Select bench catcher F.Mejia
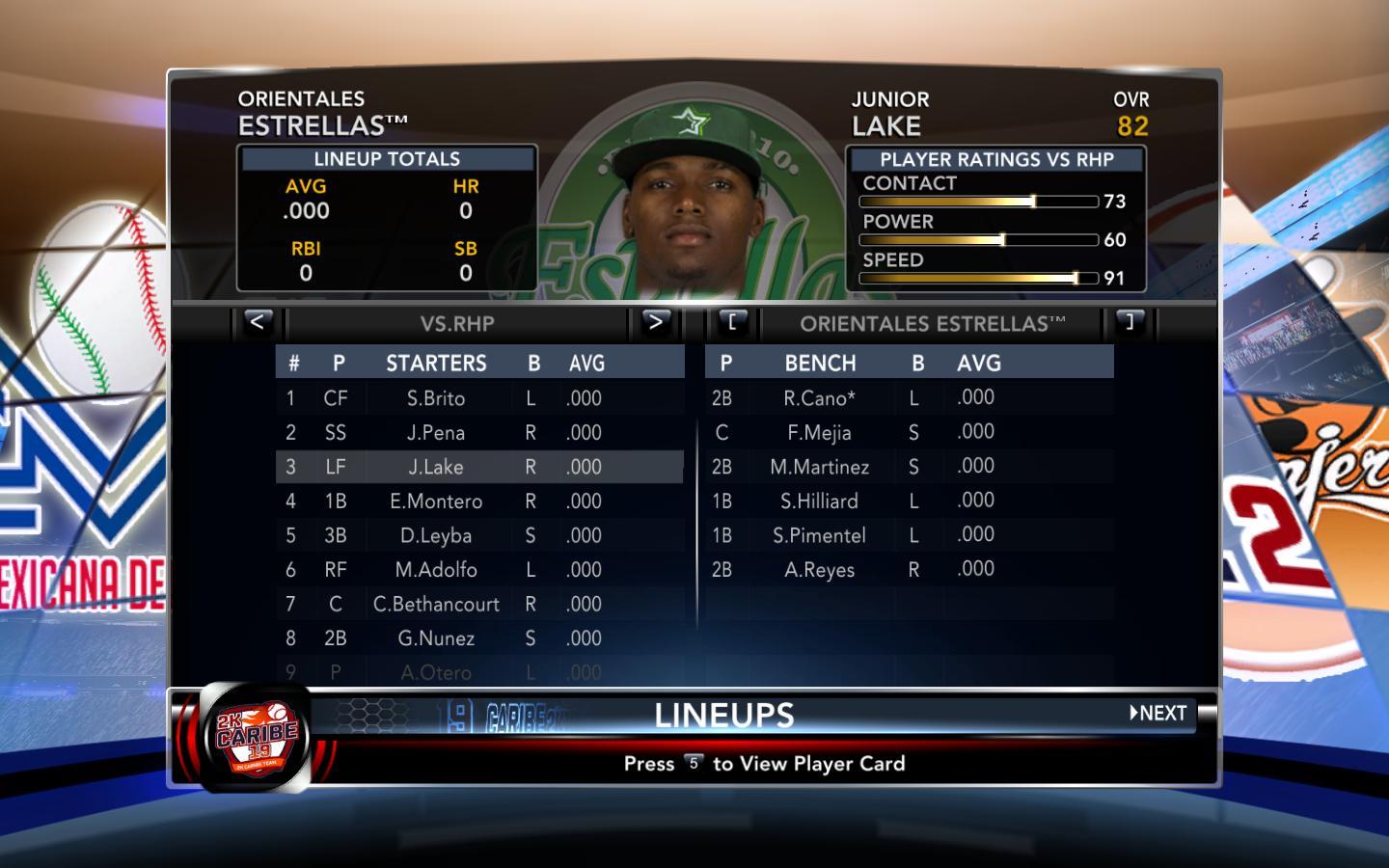The image size is (1389, 868). [819, 433]
